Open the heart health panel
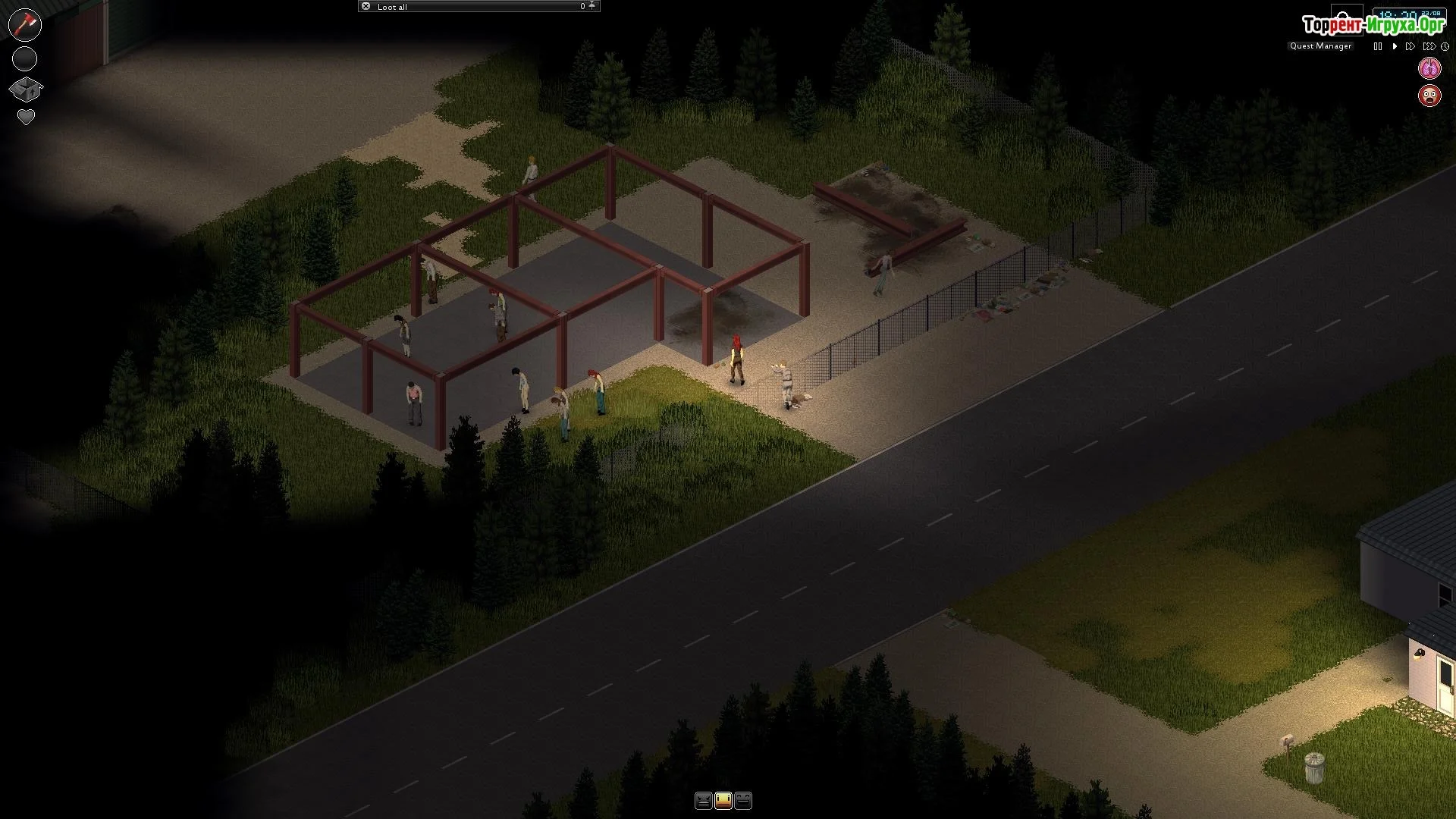This screenshot has width=1456, height=819. pos(26,118)
